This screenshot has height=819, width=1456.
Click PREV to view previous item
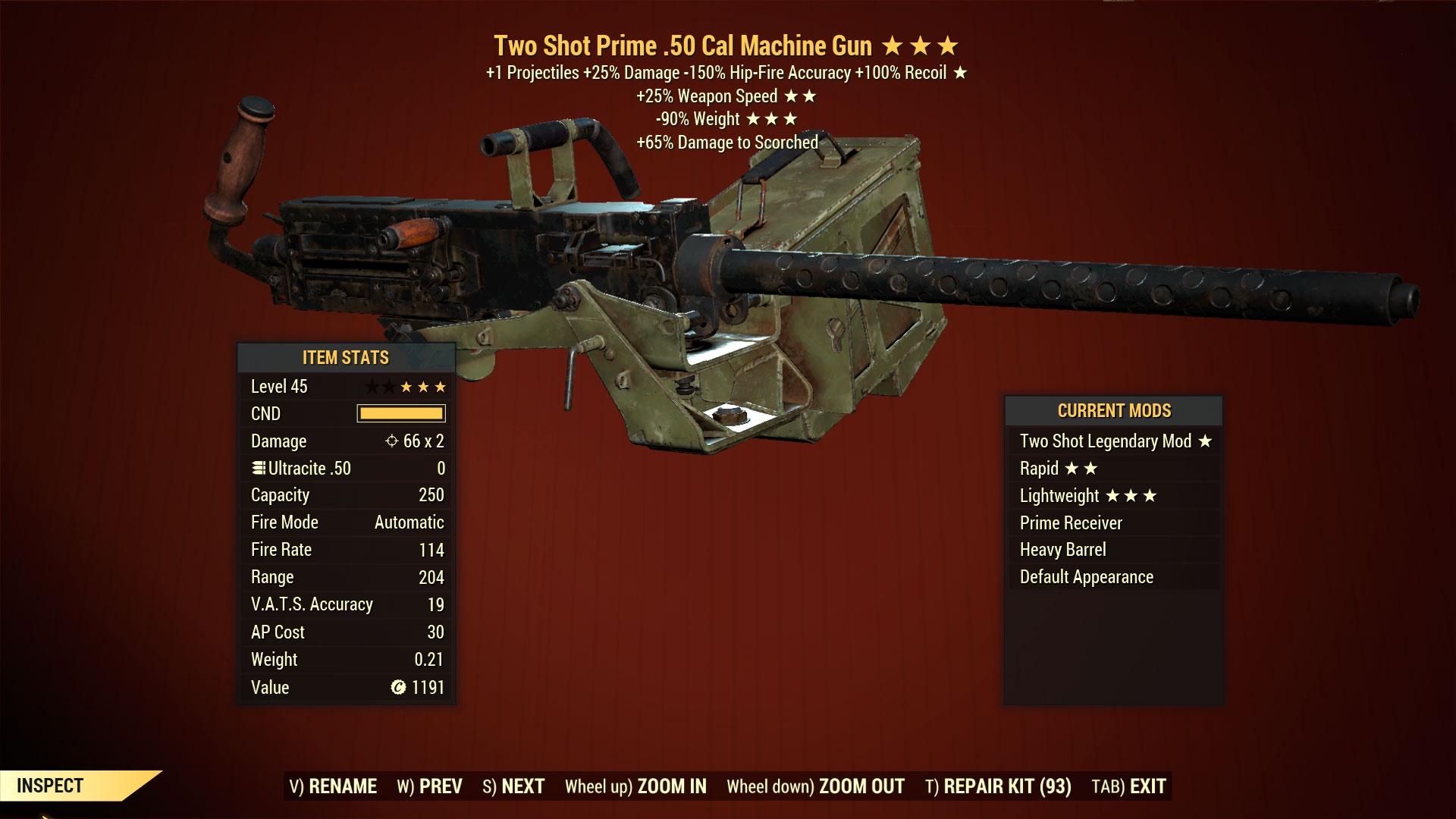432,786
